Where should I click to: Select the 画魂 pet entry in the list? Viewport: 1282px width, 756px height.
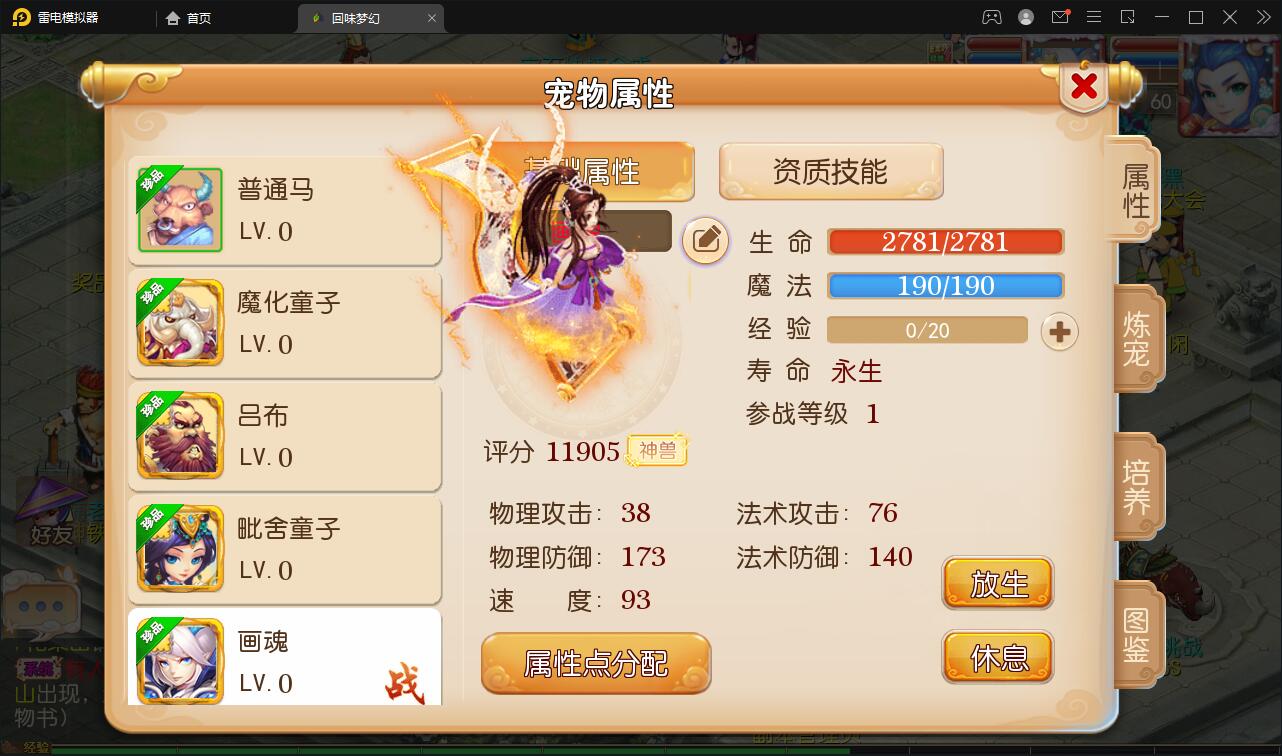point(285,660)
